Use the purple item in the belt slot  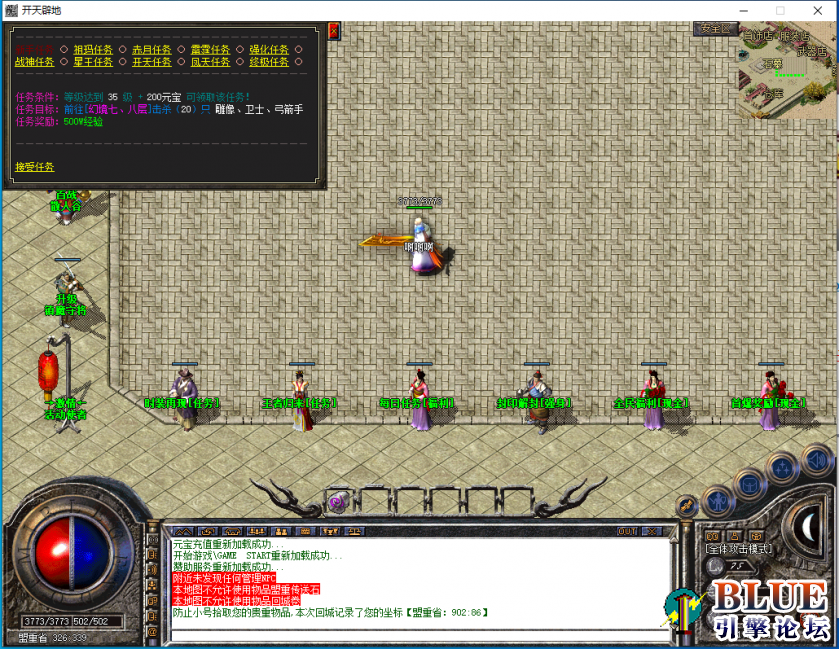[337, 501]
